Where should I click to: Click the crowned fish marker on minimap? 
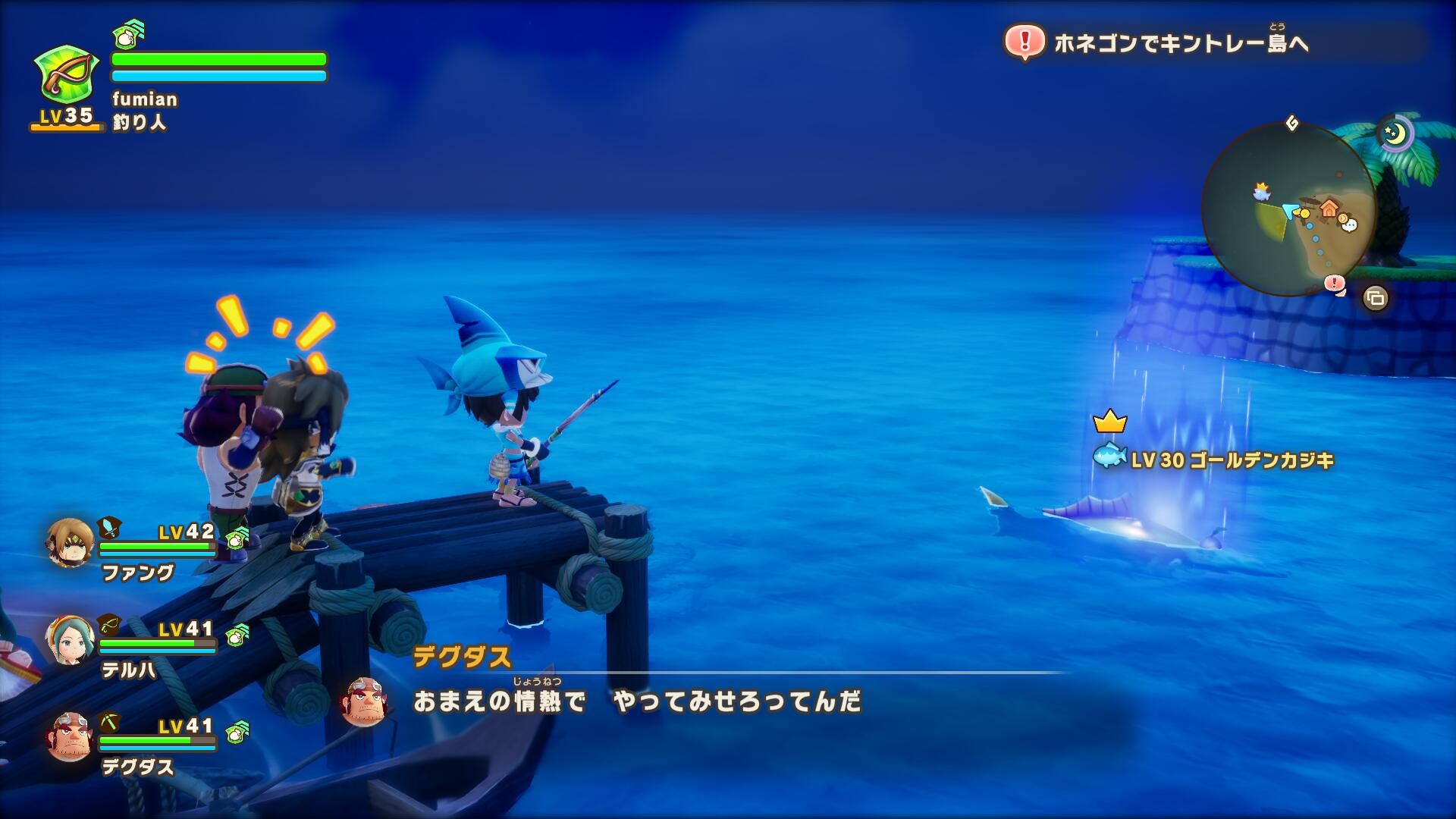[1262, 192]
